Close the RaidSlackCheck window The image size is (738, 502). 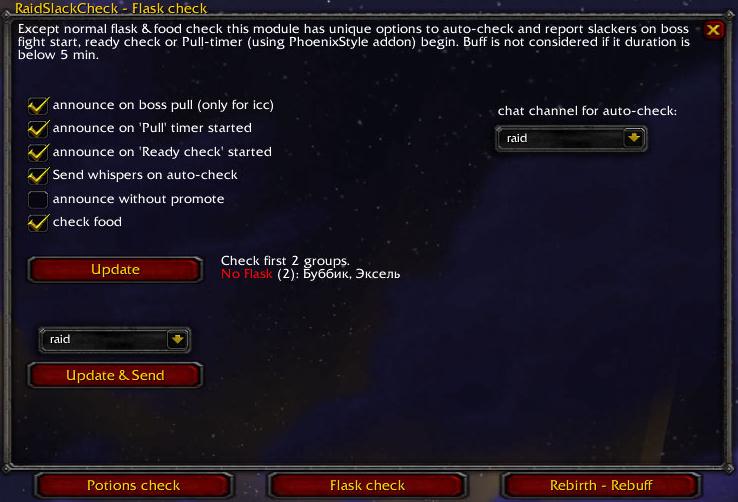click(713, 30)
